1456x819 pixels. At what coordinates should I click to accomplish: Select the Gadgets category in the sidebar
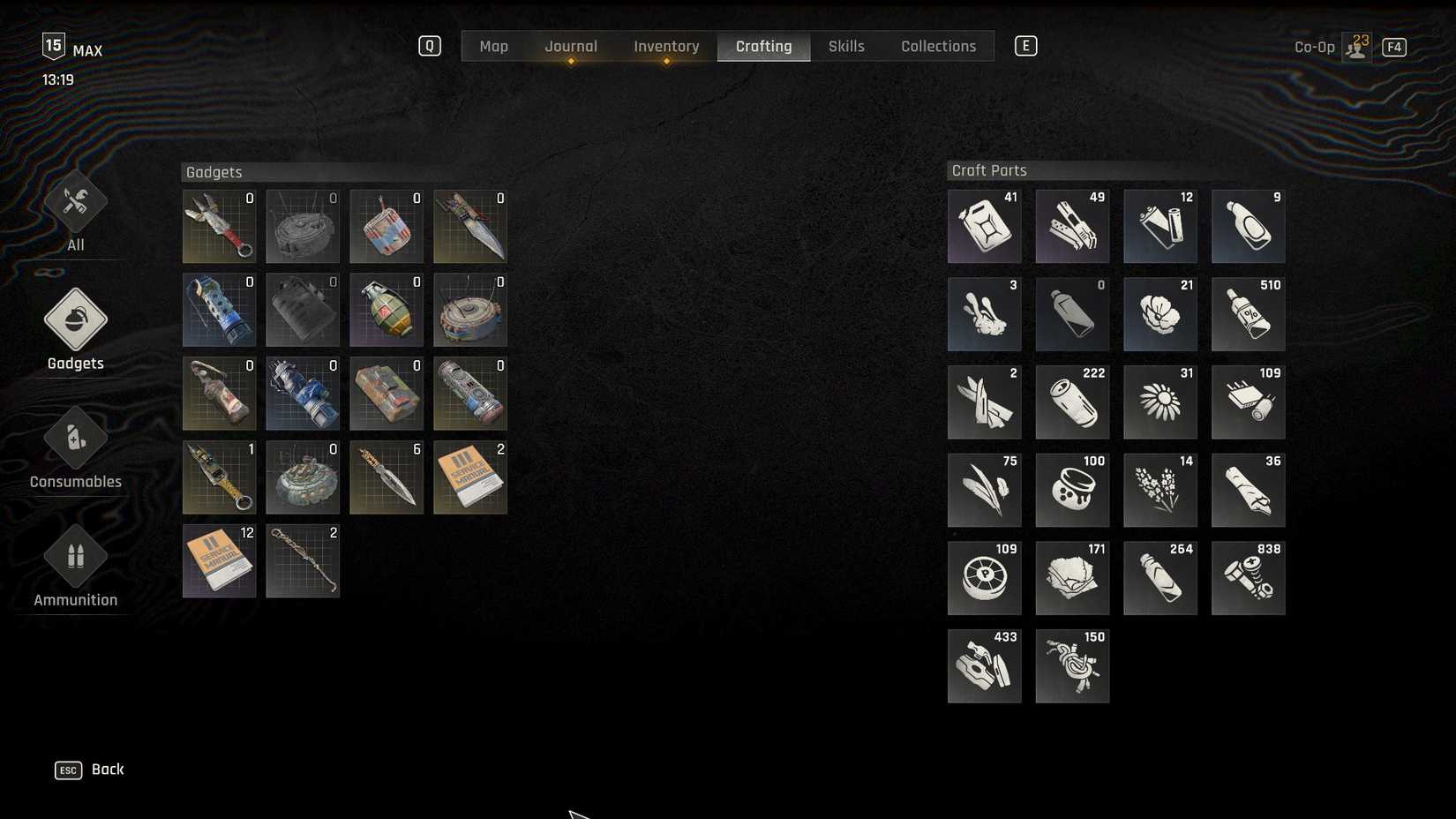[x=74, y=331]
